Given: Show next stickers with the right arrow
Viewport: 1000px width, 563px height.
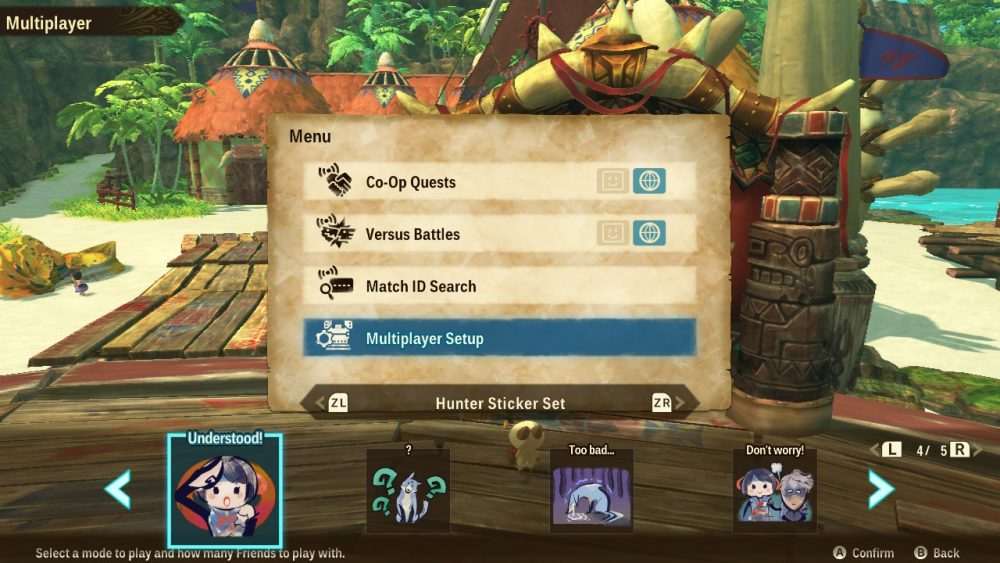Looking at the screenshot, I should click(880, 489).
